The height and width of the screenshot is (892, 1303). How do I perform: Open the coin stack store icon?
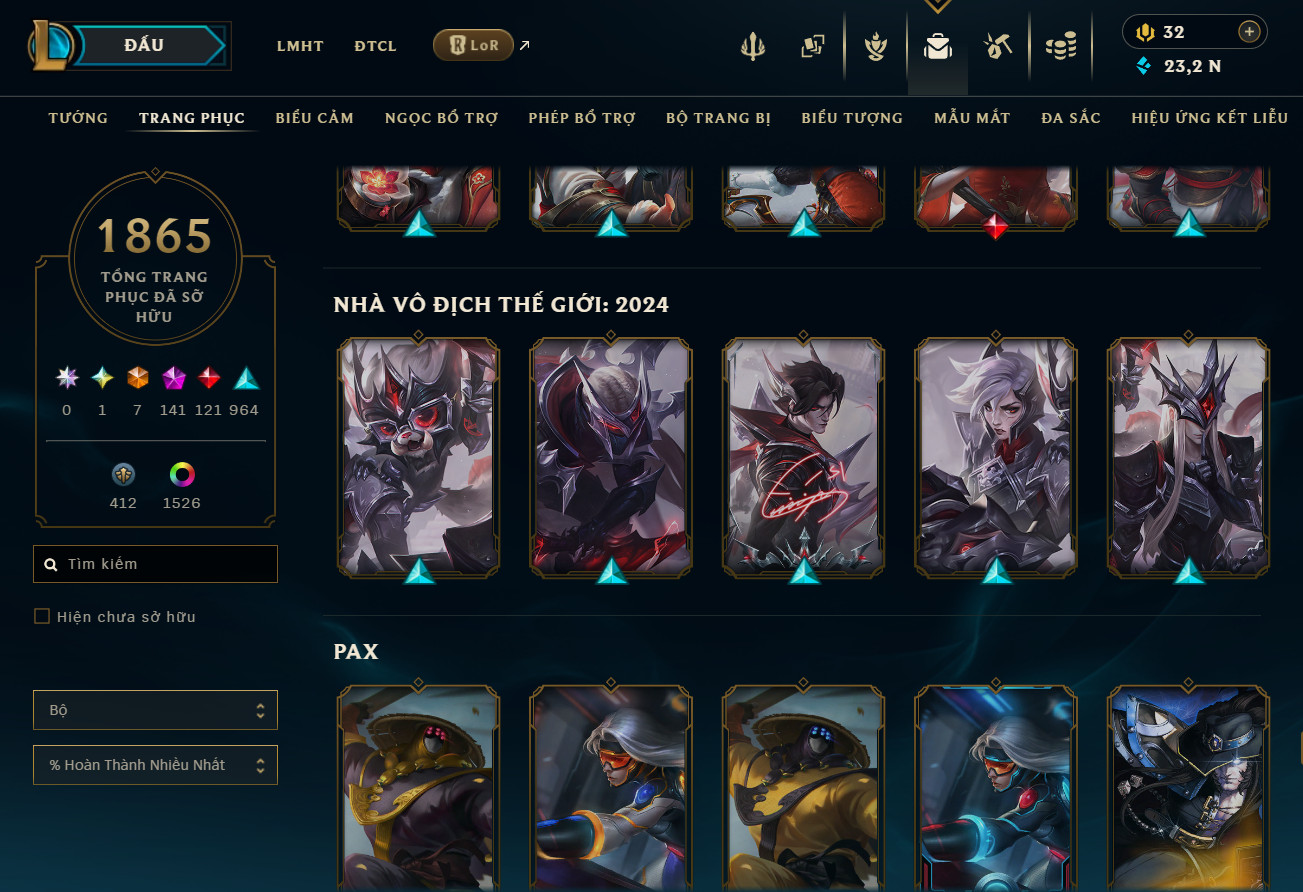click(x=1060, y=46)
